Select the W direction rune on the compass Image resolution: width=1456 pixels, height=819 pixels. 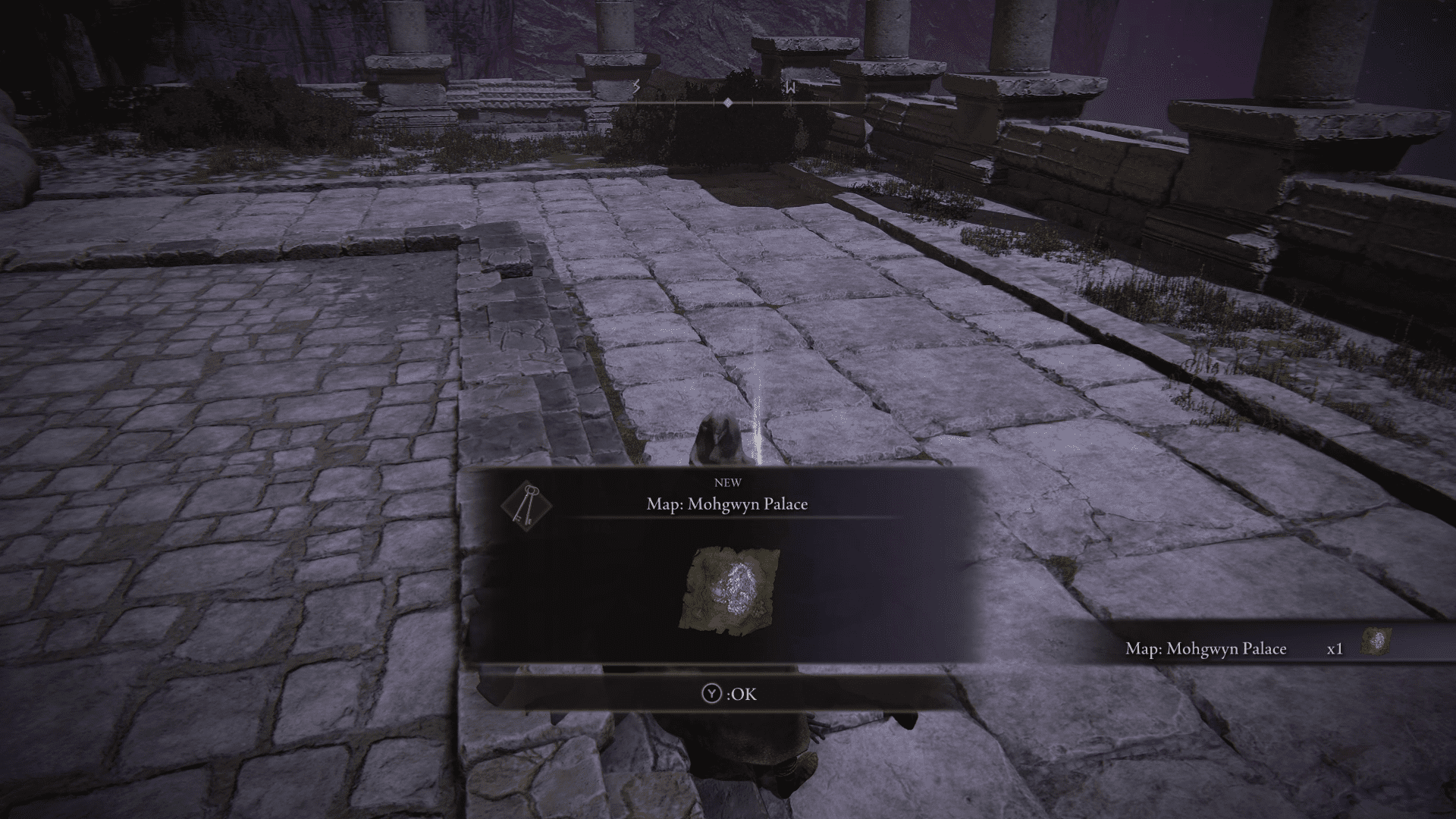789,89
